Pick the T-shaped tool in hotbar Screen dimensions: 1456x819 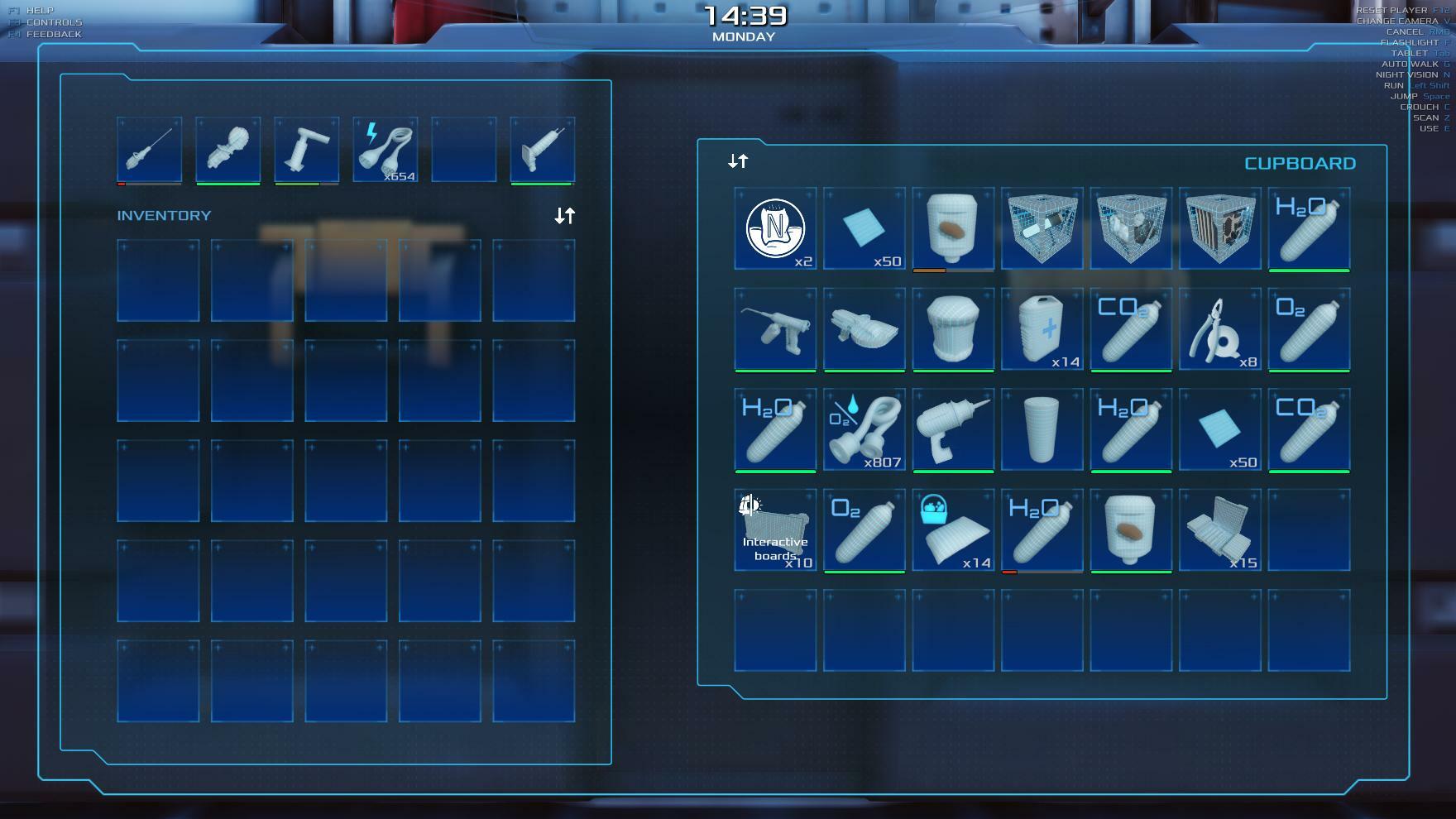[306, 150]
